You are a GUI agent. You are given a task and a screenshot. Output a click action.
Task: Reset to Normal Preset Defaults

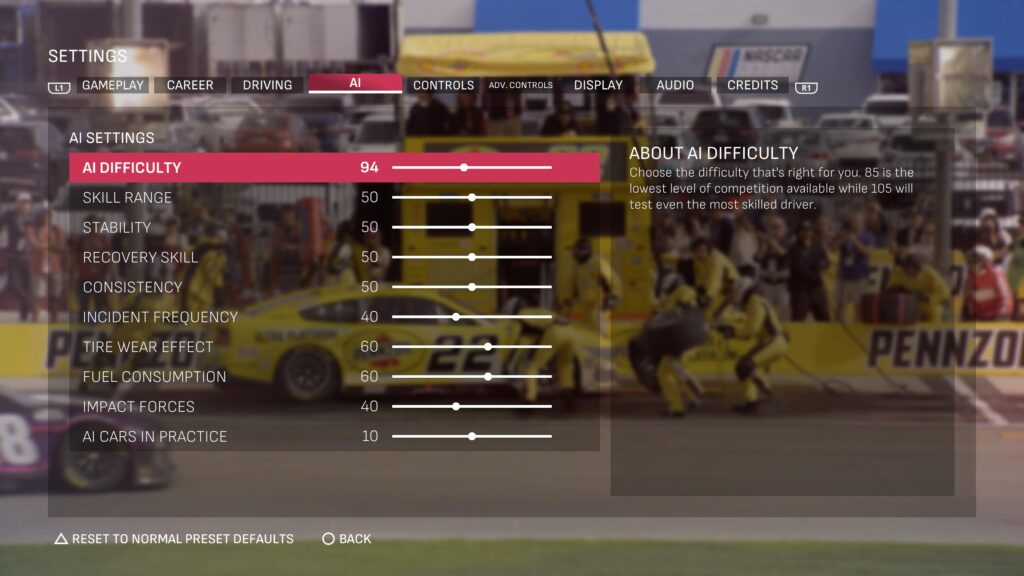click(174, 539)
